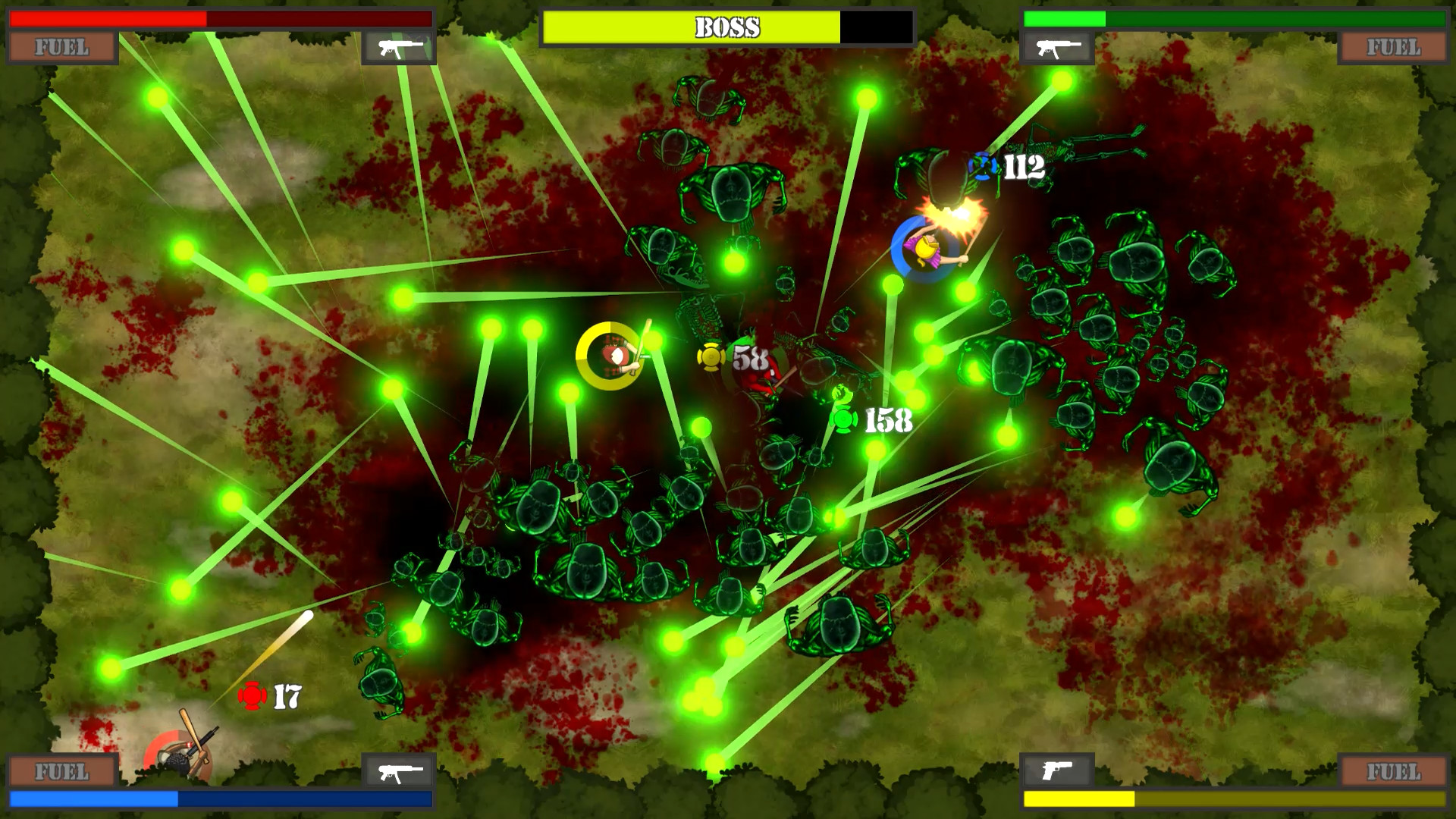Click the green lantern icon beside the 158 counter
This screenshot has height=819, width=1456.
(x=844, y=421)
